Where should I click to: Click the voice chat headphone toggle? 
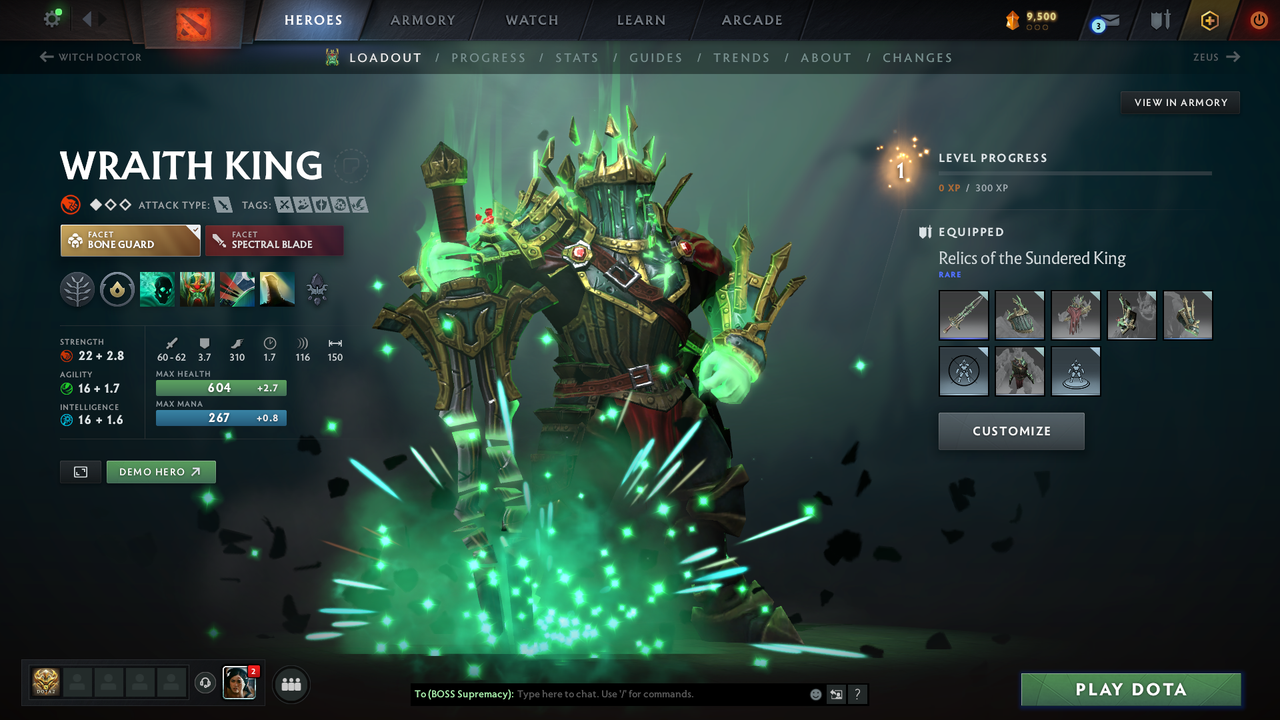click(207, 683)
